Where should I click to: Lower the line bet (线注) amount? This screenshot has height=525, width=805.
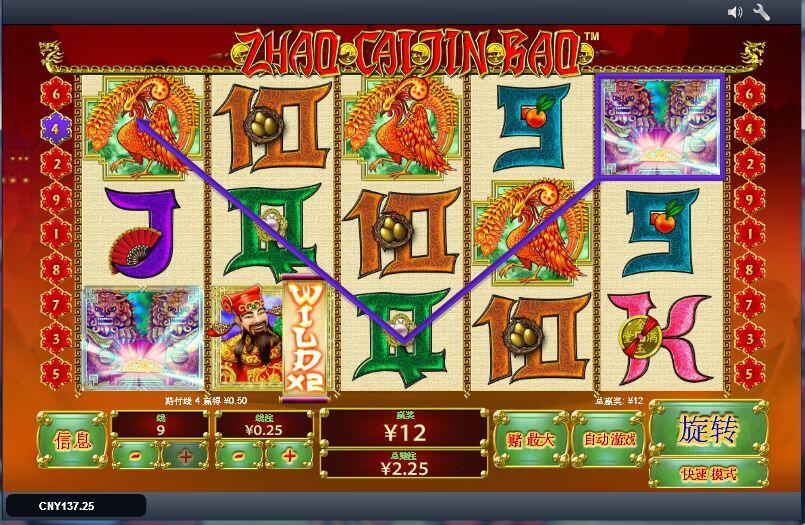click(238, 455)
